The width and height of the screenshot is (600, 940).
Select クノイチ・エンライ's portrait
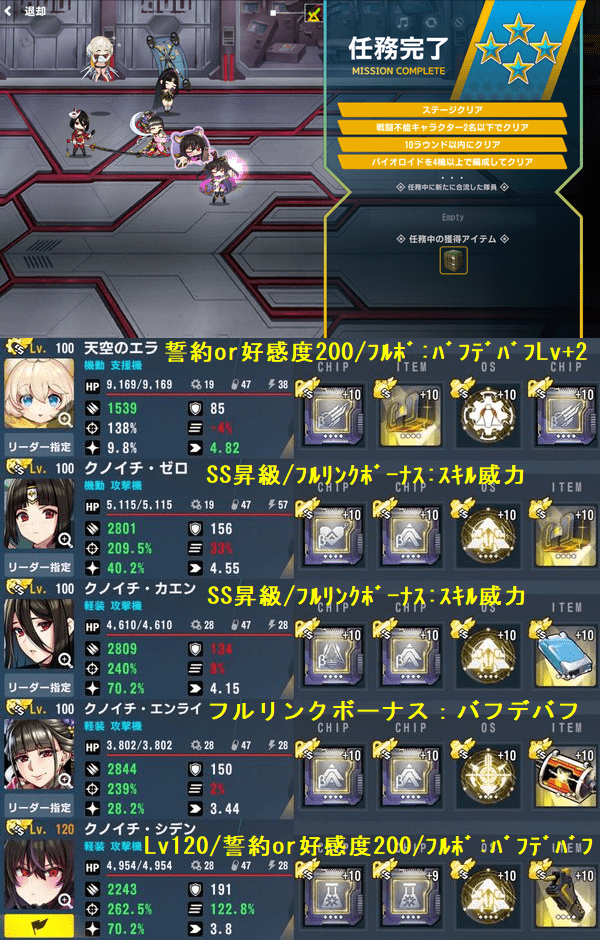(x=39, y=756)
